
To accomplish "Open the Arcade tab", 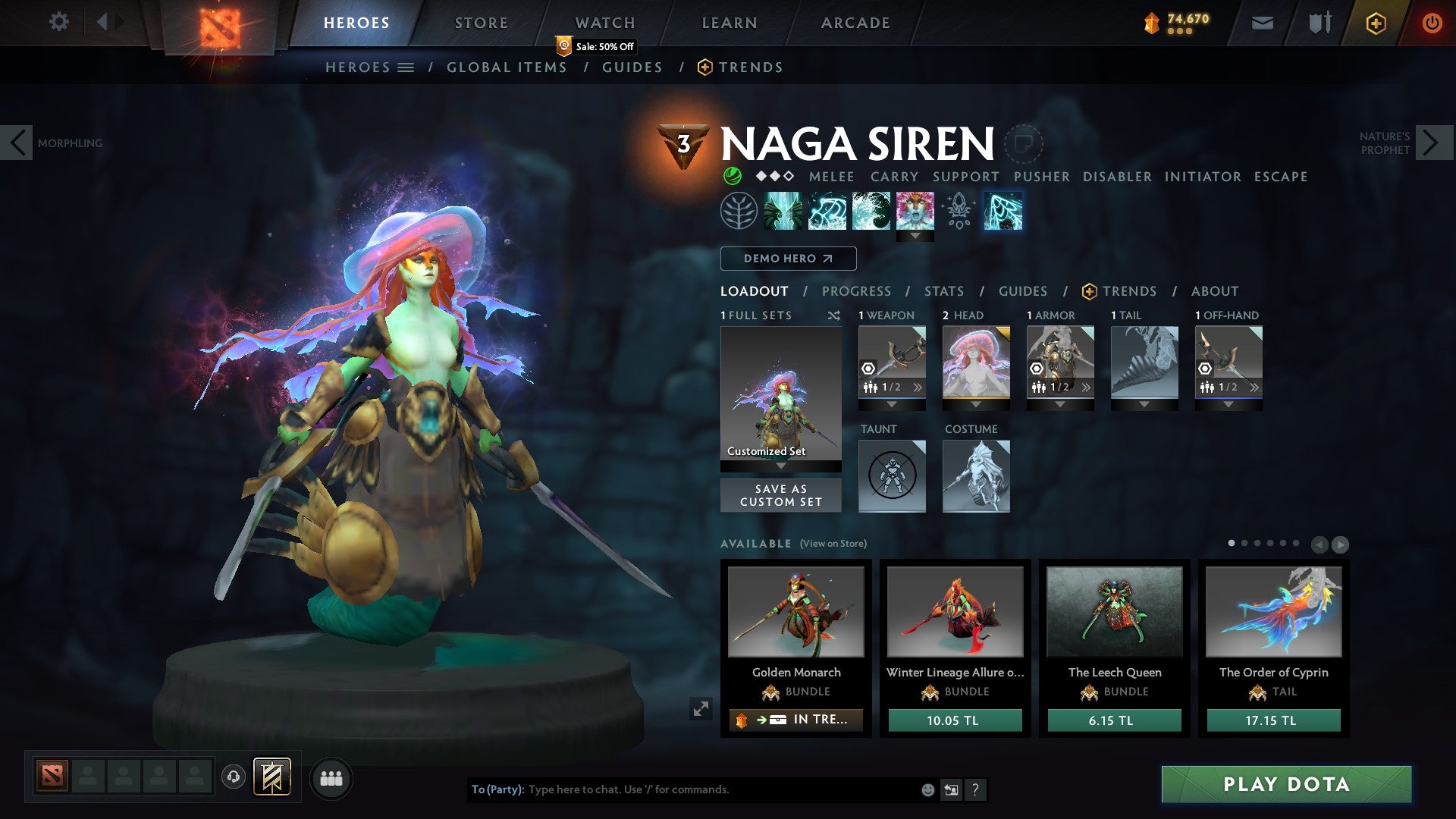I will click(x=855, y=23).
